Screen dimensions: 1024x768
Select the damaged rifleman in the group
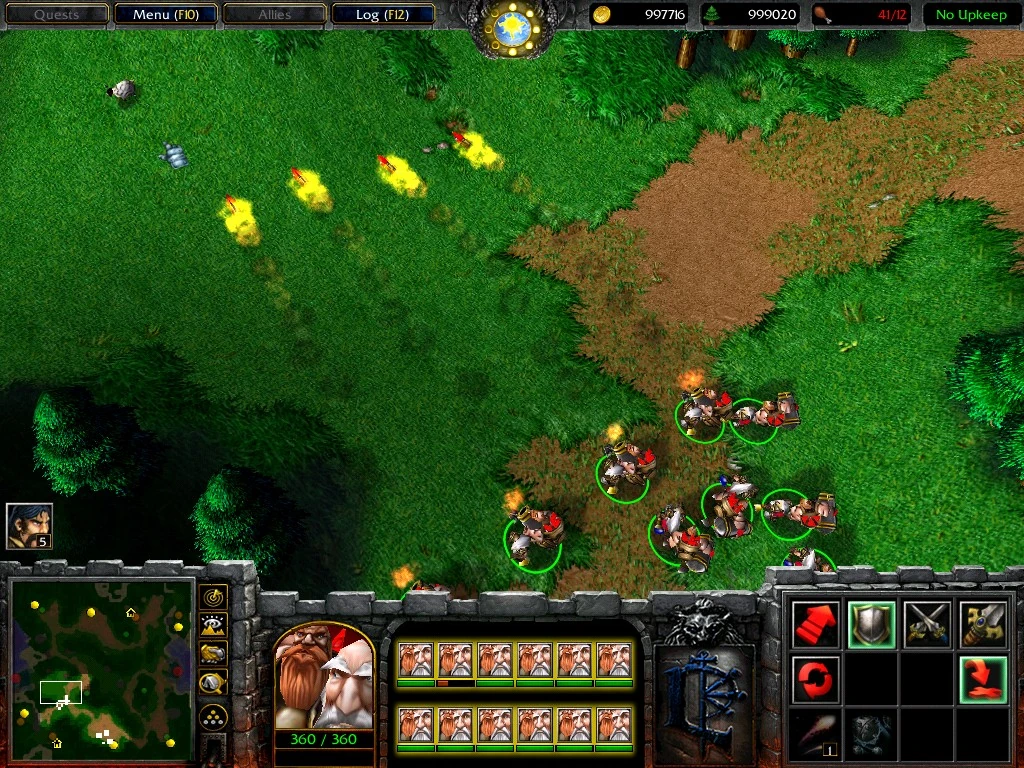pos(455,661)
